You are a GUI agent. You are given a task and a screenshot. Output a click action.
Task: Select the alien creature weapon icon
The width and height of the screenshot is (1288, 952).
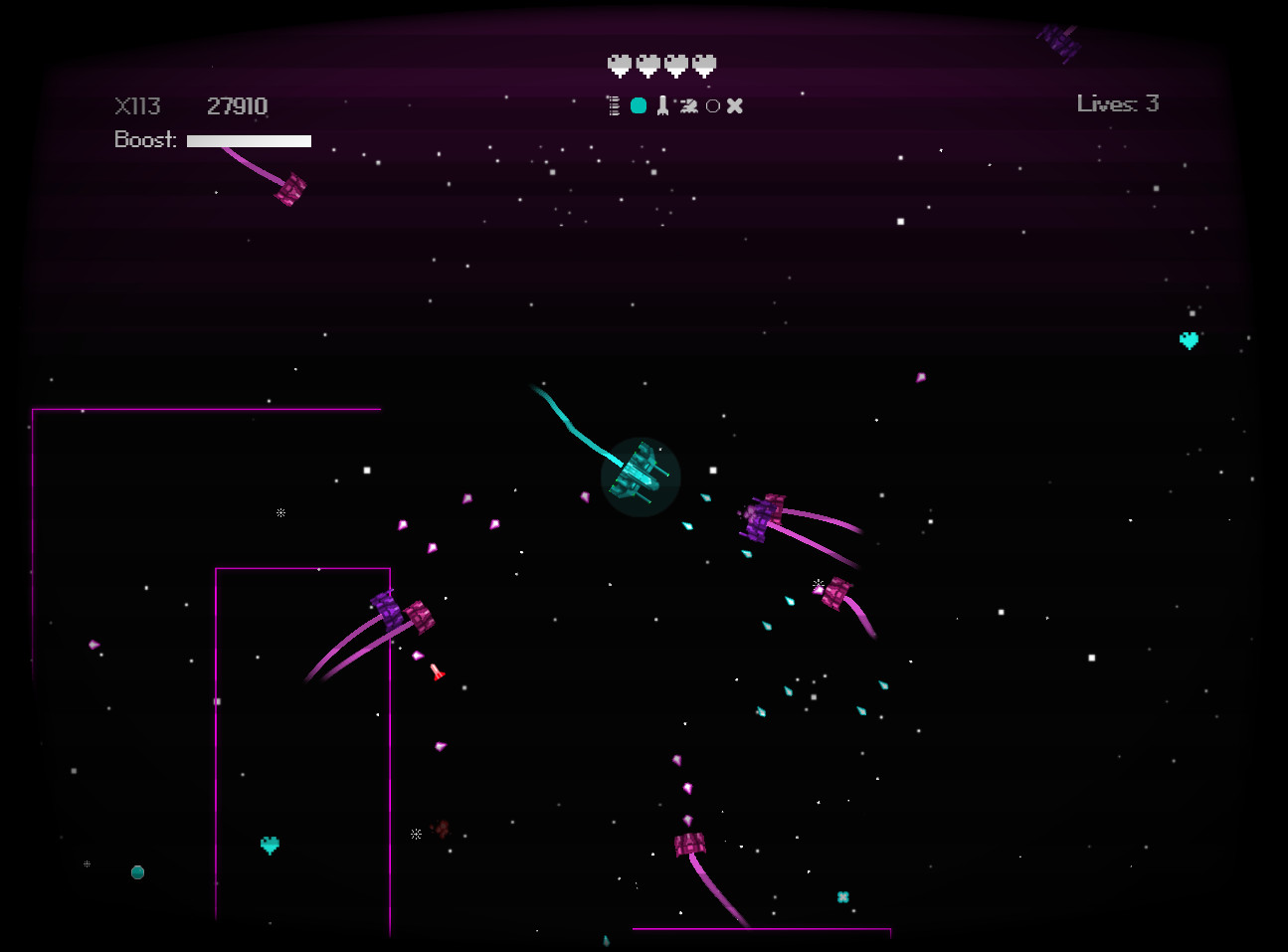(x=688, y=104)
